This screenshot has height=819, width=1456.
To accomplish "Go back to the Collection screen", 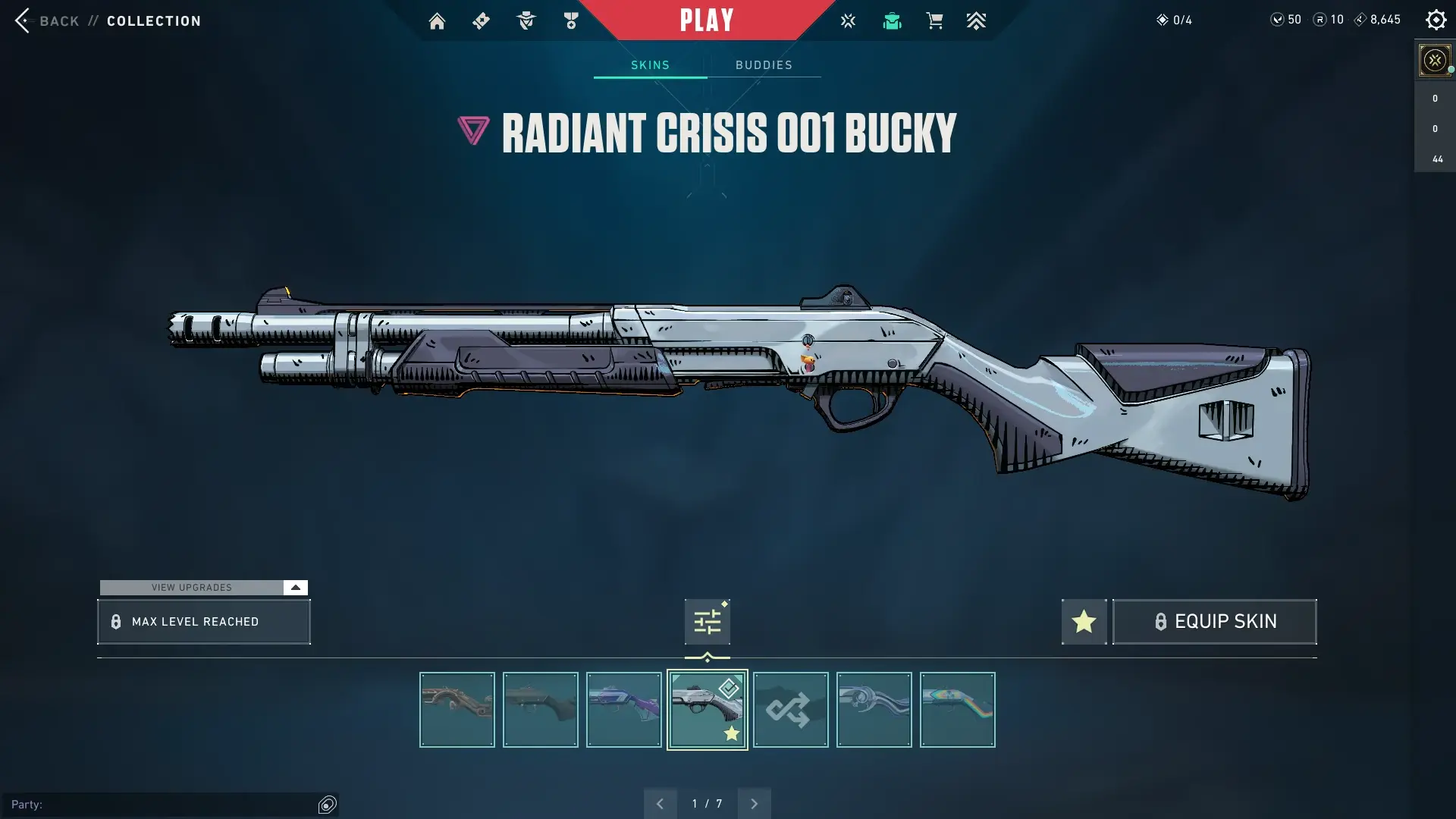I will click(59, 20).
